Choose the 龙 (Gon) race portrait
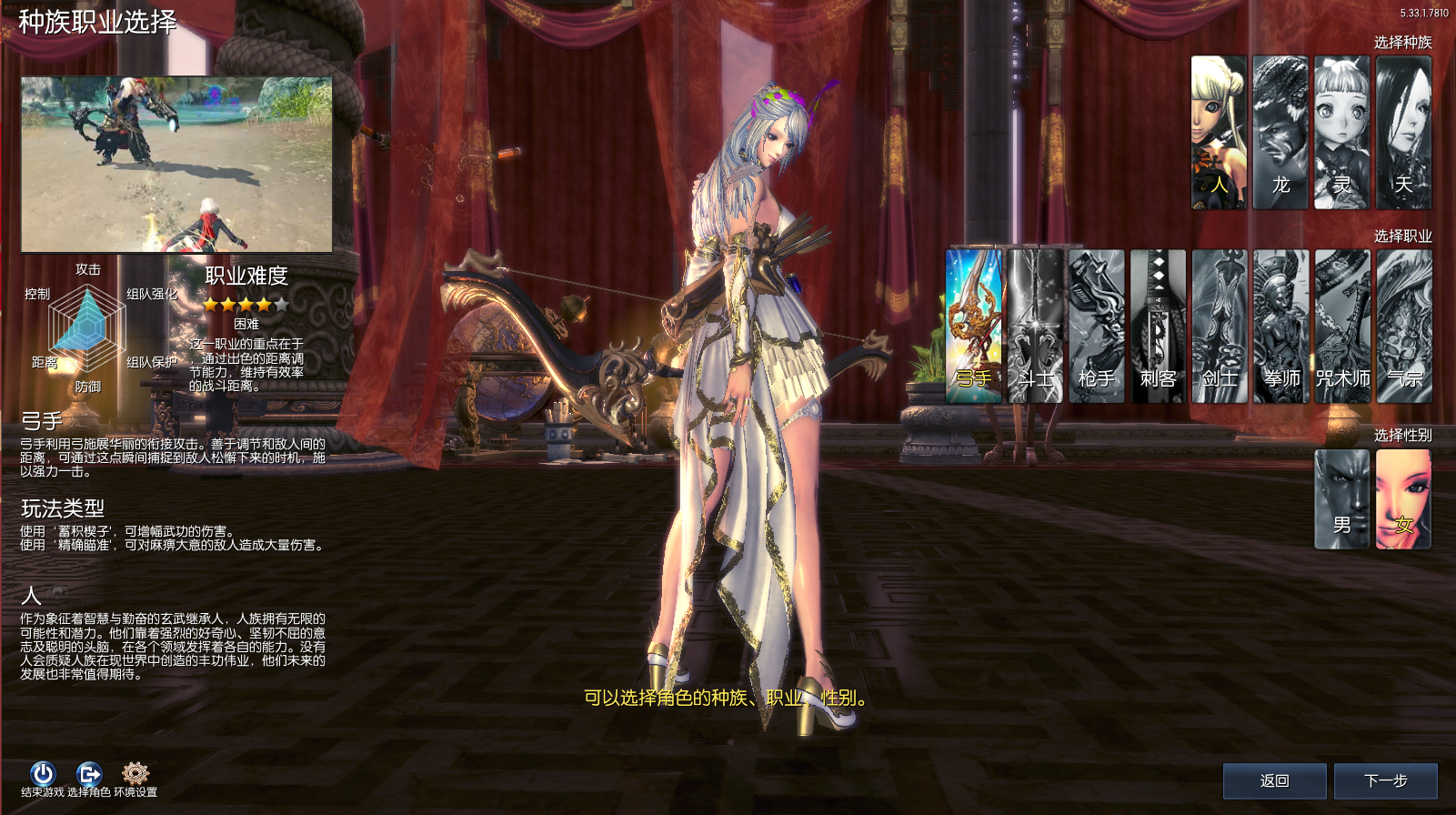This screenshot has height=815, width=1456. tap(1280, 133)
